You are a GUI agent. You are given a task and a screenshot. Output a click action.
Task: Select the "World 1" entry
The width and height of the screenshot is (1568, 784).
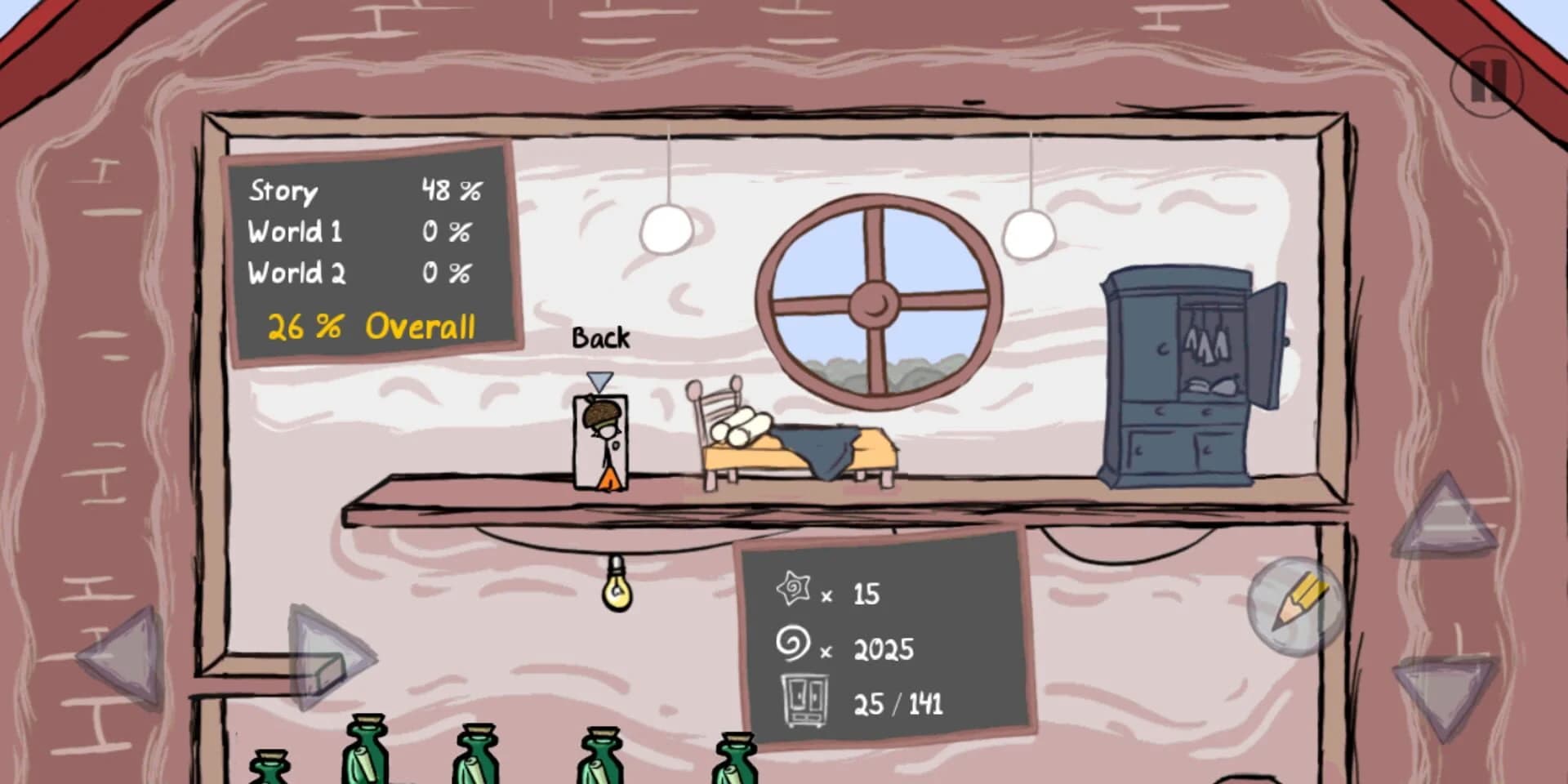(296, 232)
